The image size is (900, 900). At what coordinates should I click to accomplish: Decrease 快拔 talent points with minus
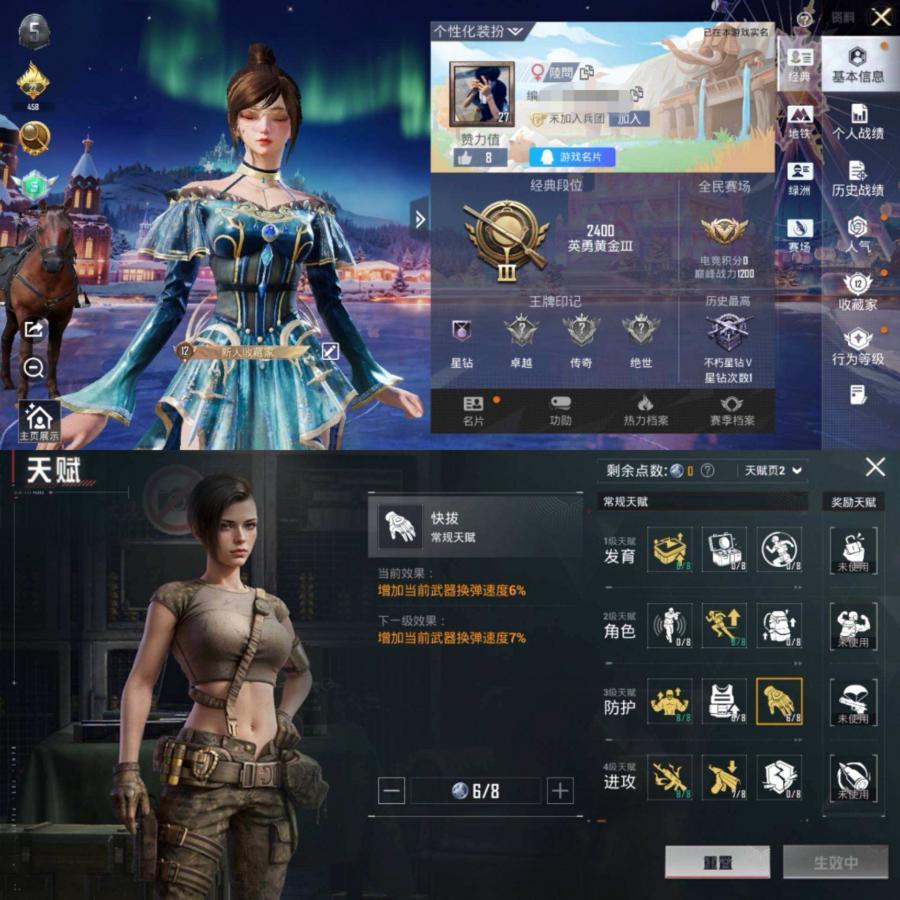click(392, 791)
